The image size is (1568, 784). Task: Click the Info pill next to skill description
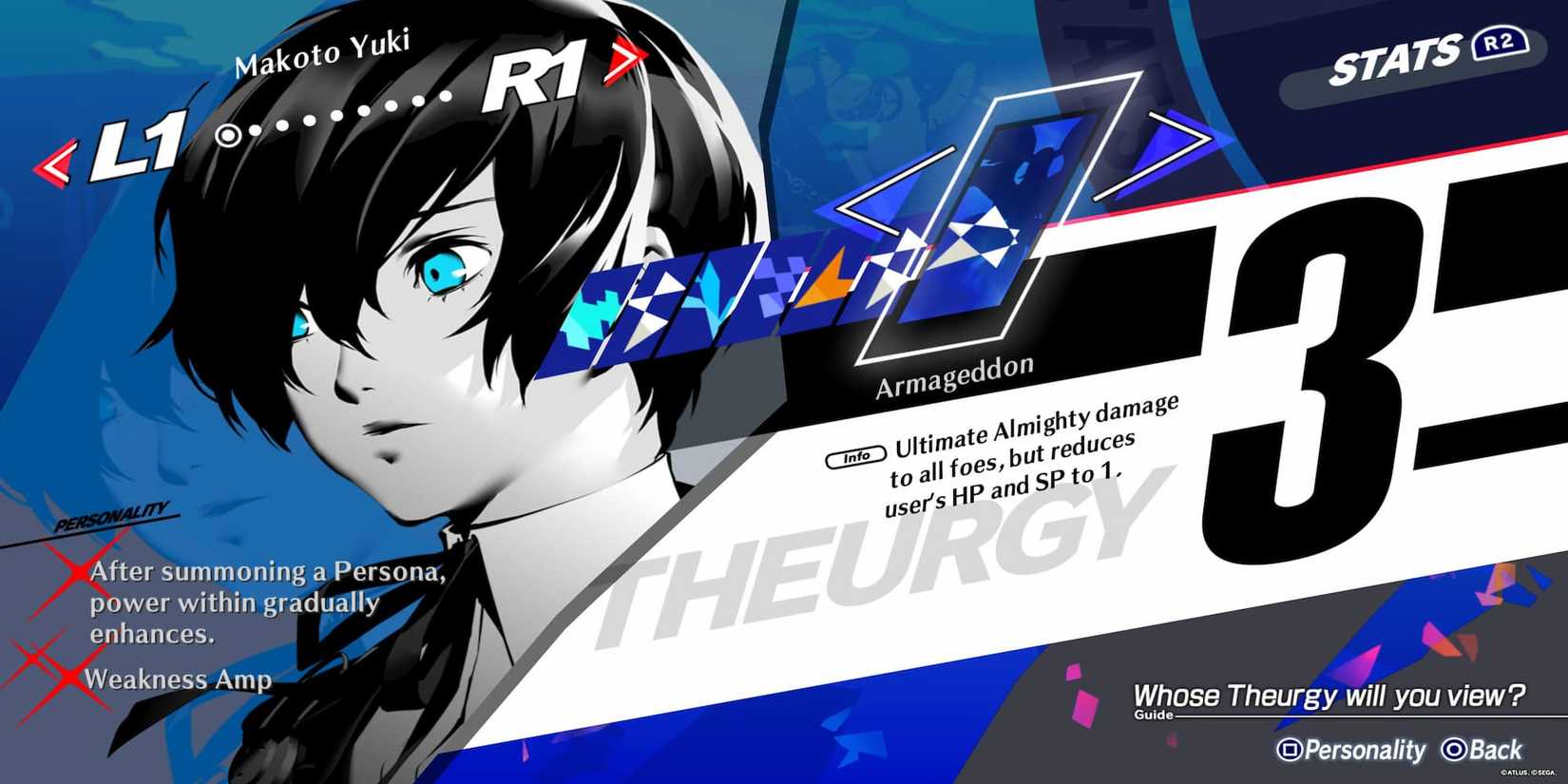(854, 454)
